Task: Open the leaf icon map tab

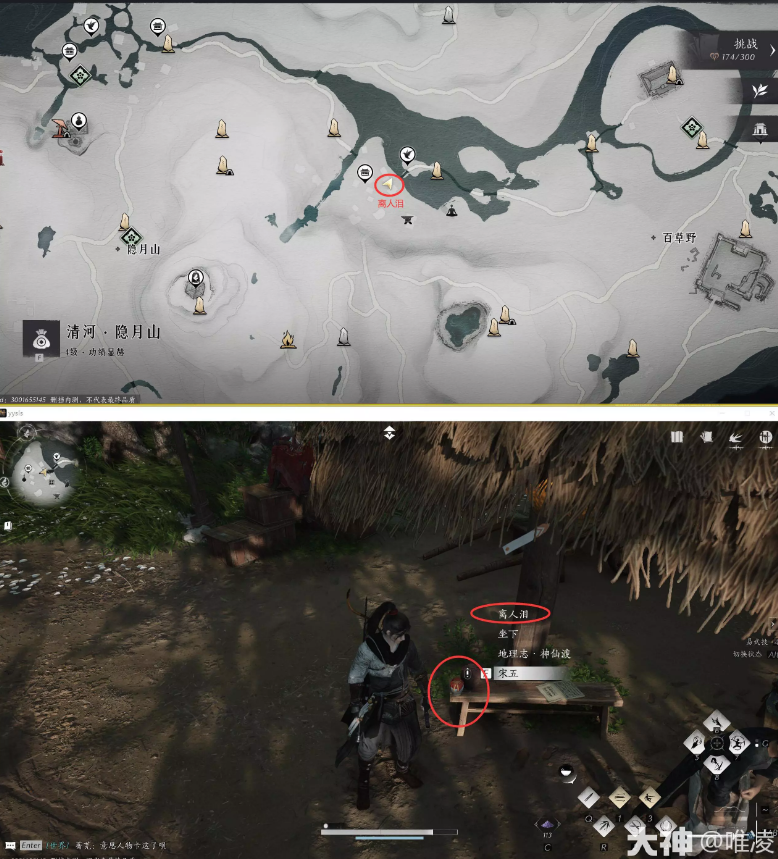Action: (x=759, y=90)
